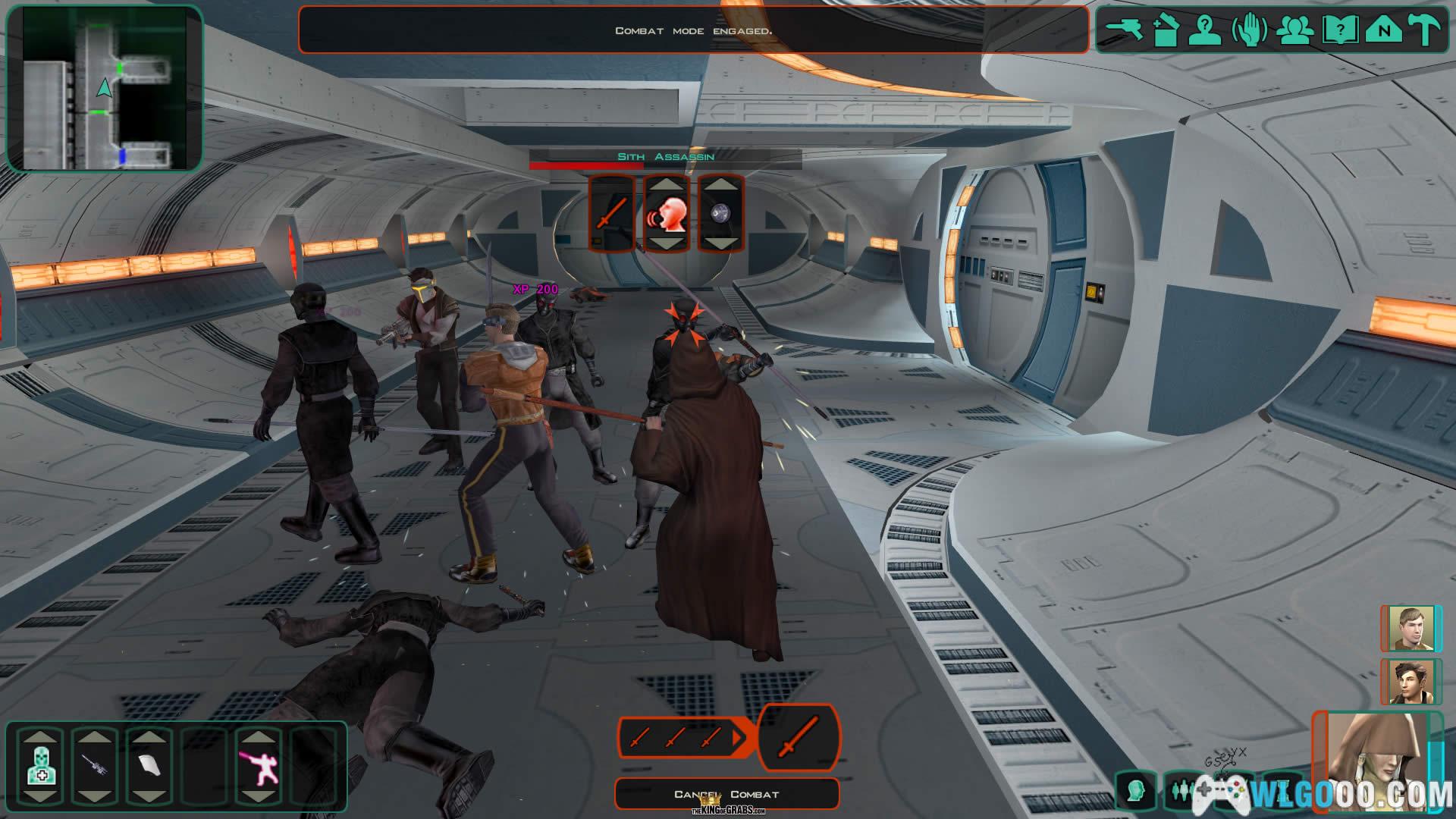
Task: Click the minimap in the corner
Action: pos(105,87)
